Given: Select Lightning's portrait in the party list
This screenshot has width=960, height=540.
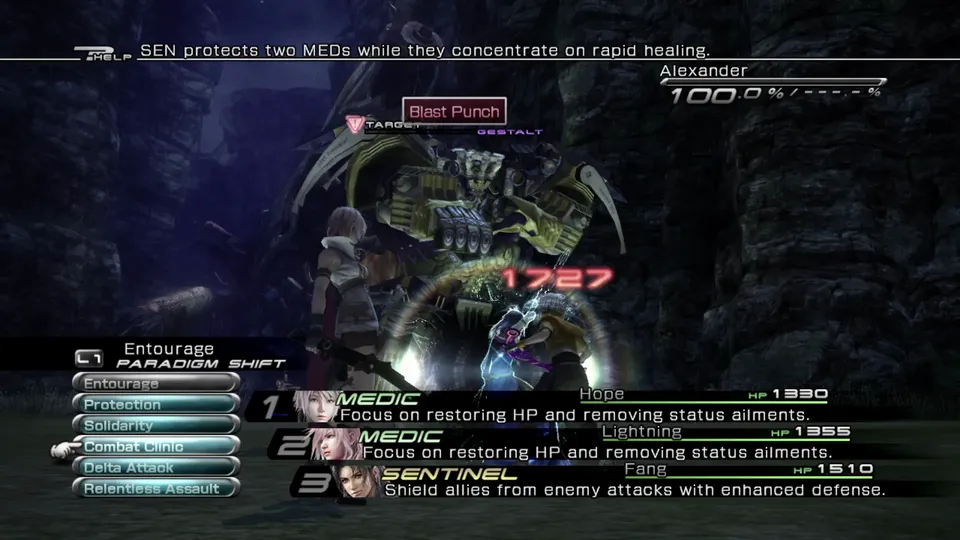Looking at the screenshot, I should (336, 443).
